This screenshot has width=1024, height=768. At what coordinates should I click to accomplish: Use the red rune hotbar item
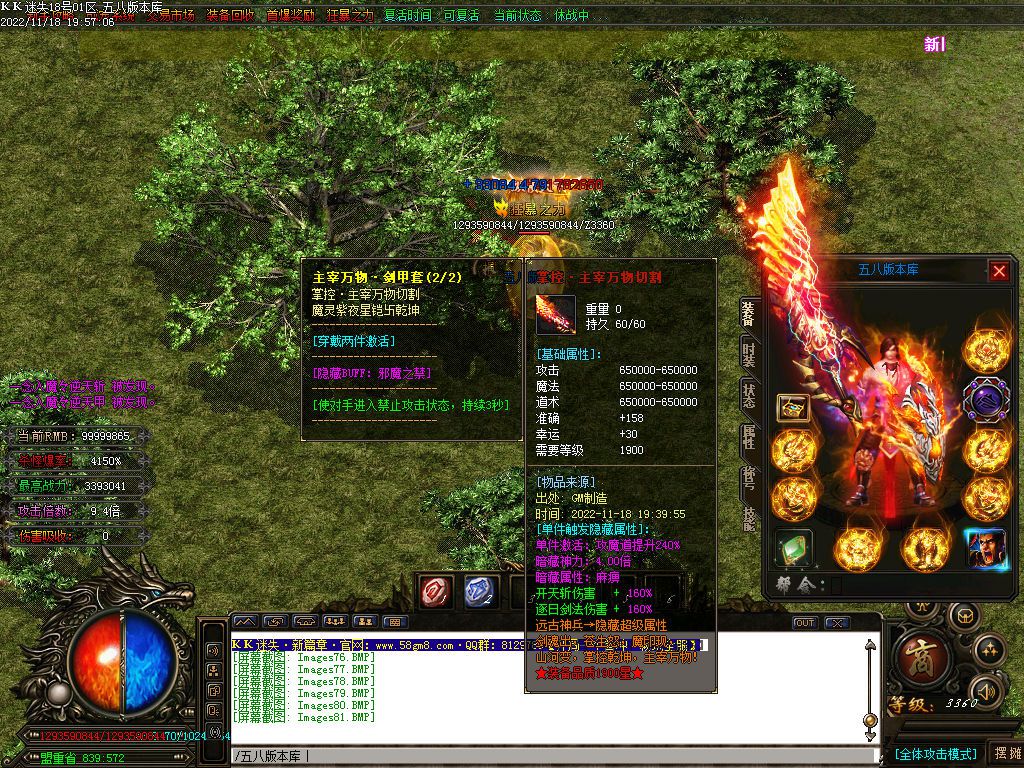coord(437,591)
